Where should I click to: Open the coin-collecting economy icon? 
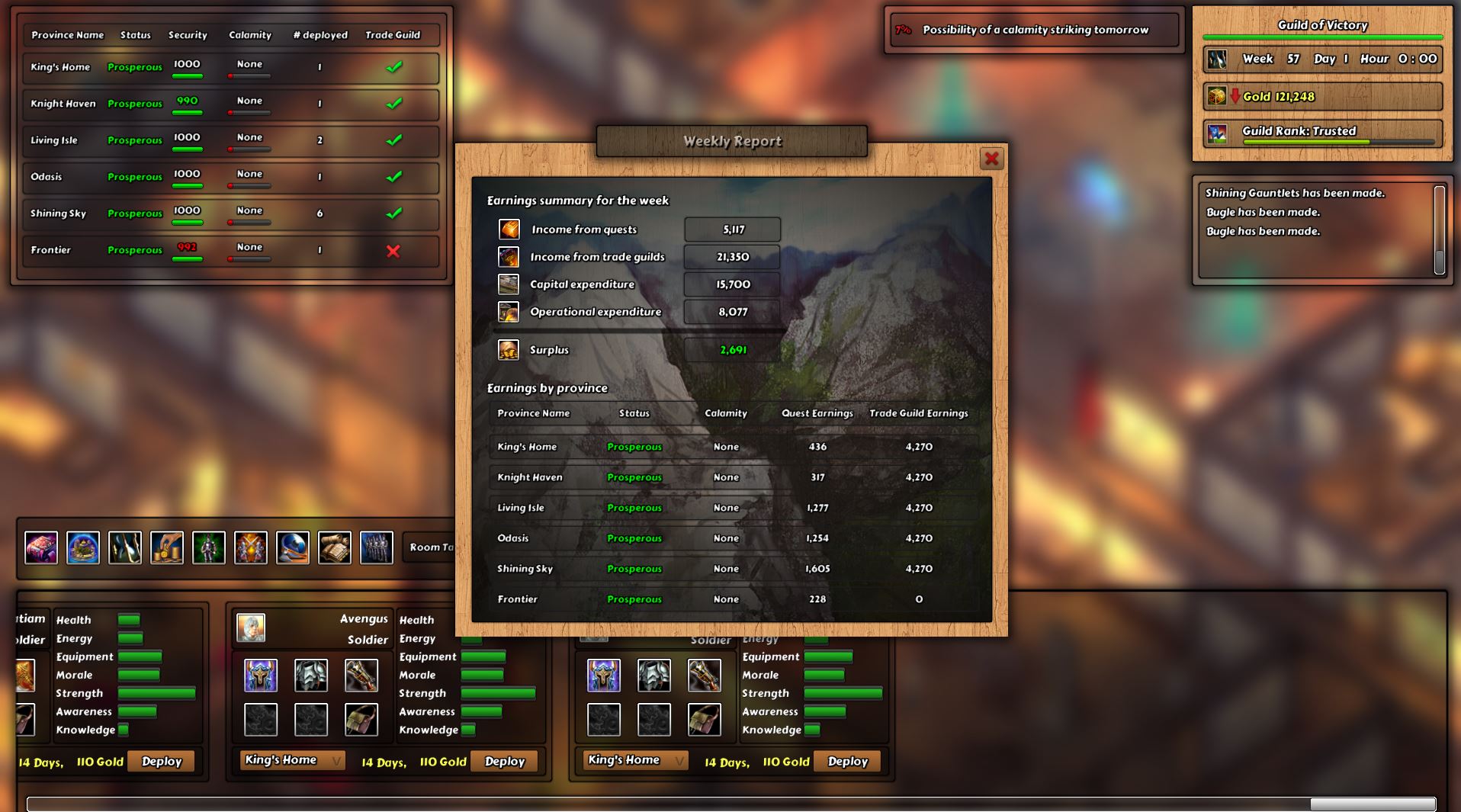click(x=168, y=547)
